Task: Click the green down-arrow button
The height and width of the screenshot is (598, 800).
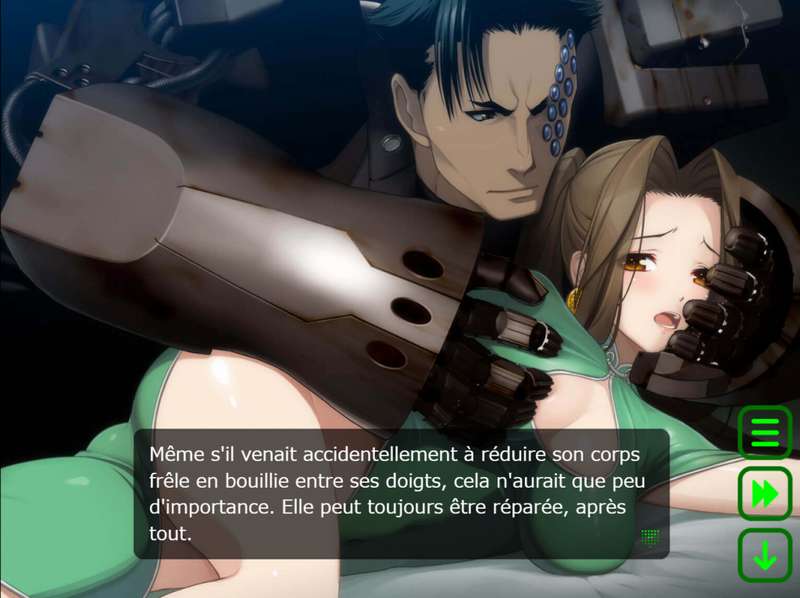Action: click(765, 556)
